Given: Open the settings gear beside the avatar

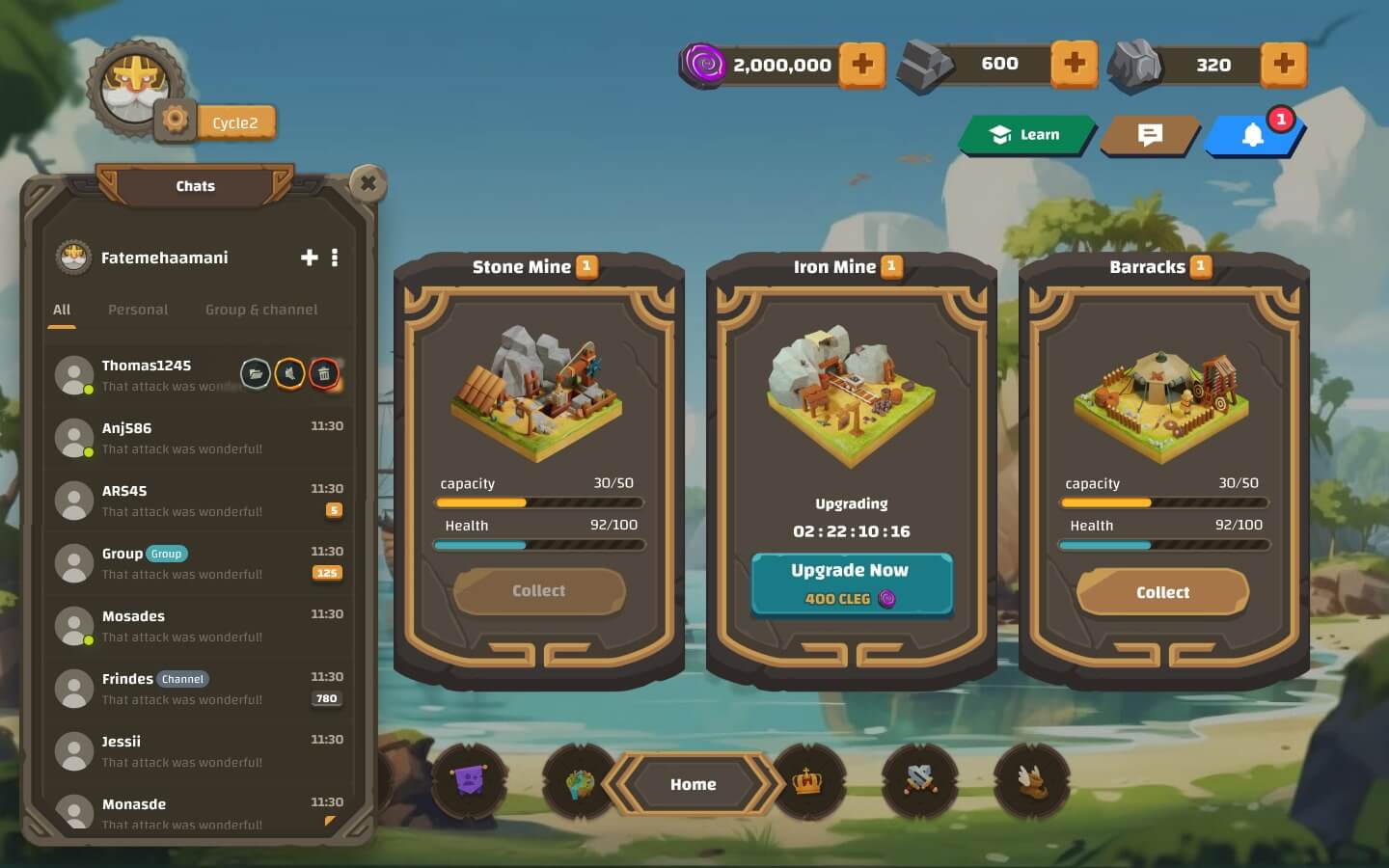Looking at the screenshot, I should (x=175, y=120).
